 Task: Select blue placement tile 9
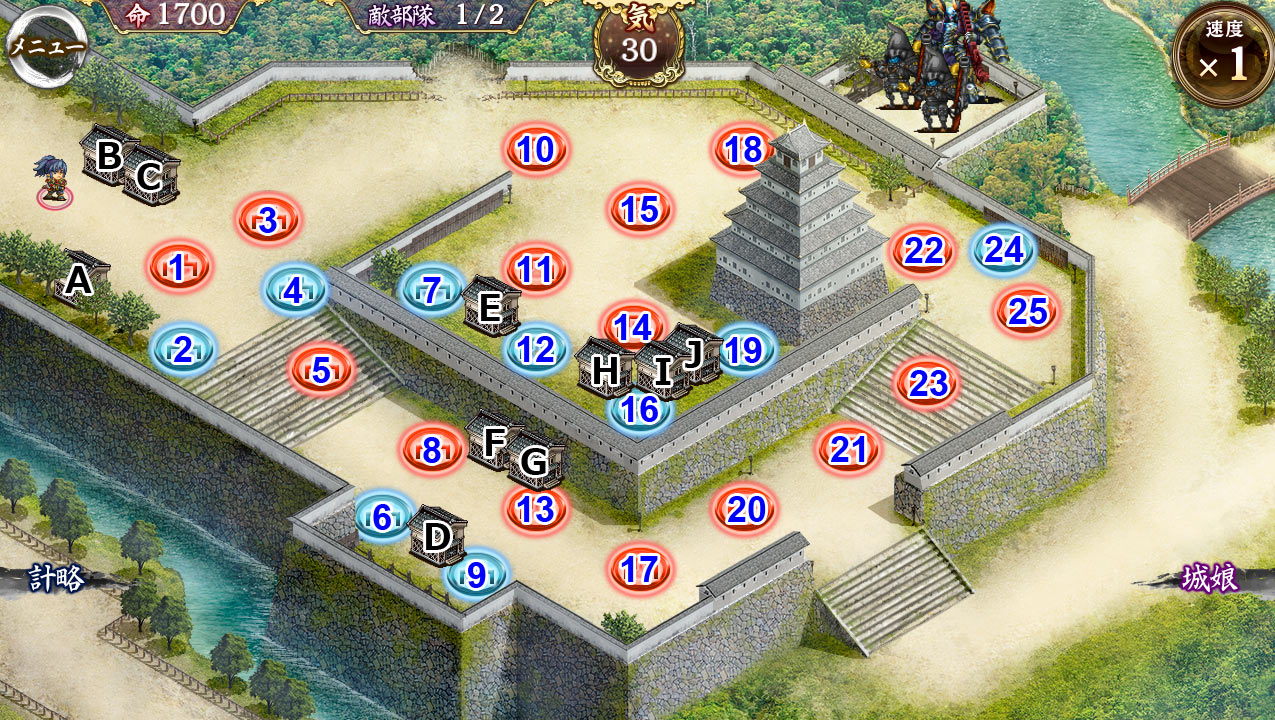tap(477, 575)
